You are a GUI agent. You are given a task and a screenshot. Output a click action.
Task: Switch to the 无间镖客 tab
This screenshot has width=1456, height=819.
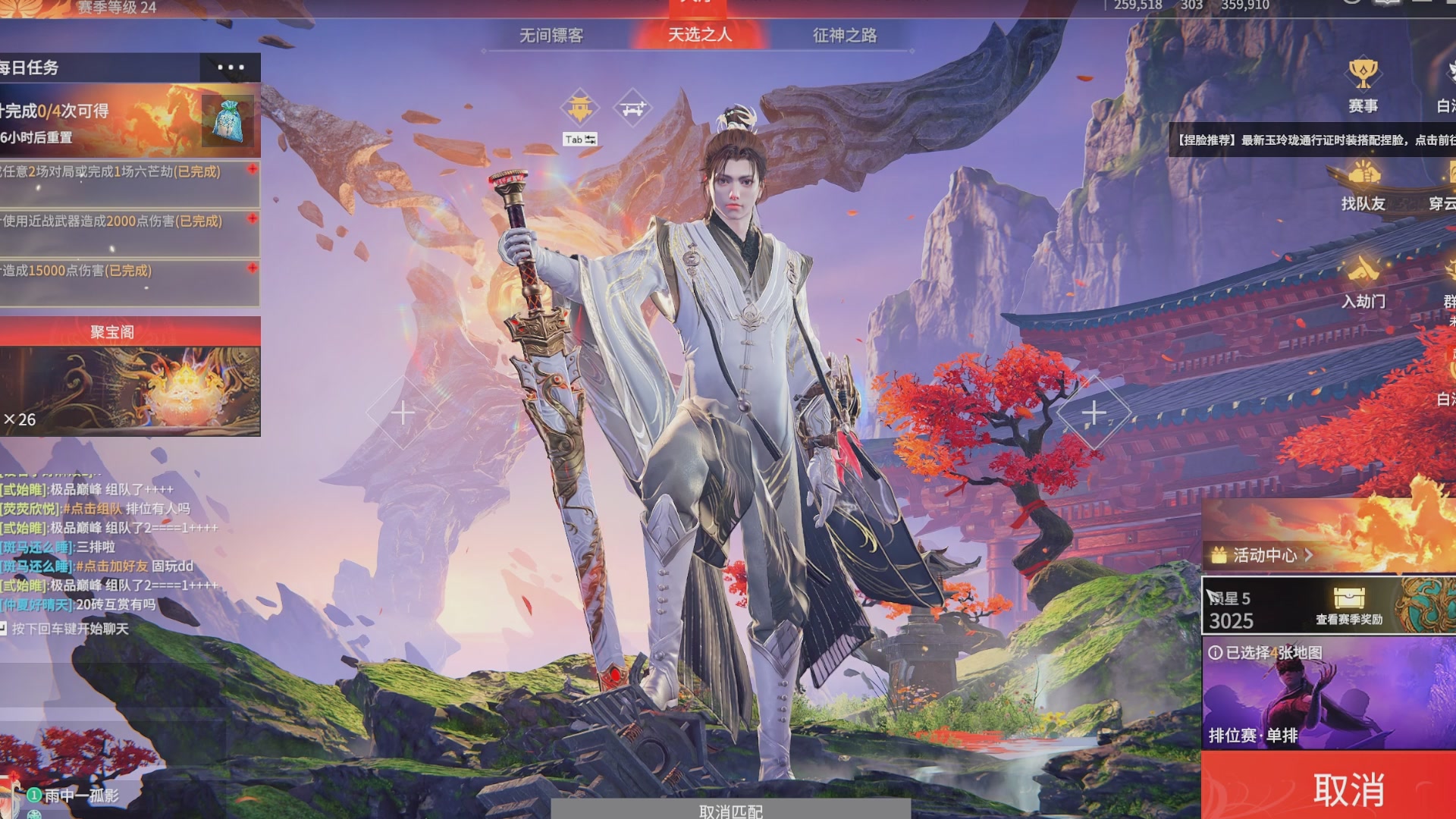tap(551, 34)
